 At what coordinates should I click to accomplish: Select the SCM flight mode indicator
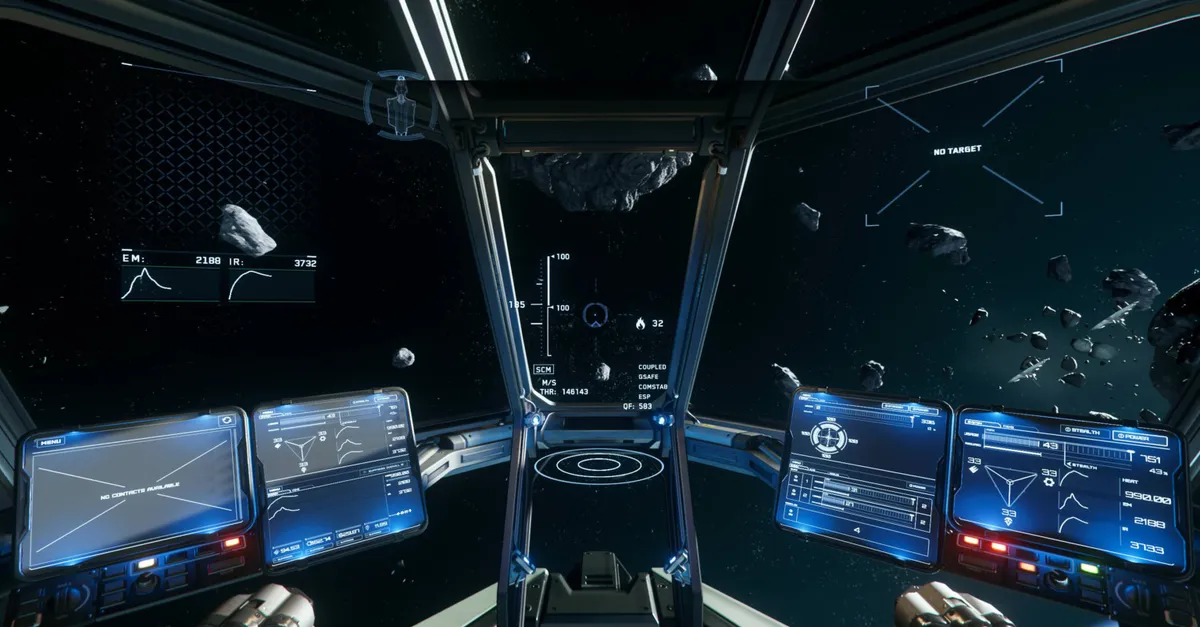(x=543, y=369)
